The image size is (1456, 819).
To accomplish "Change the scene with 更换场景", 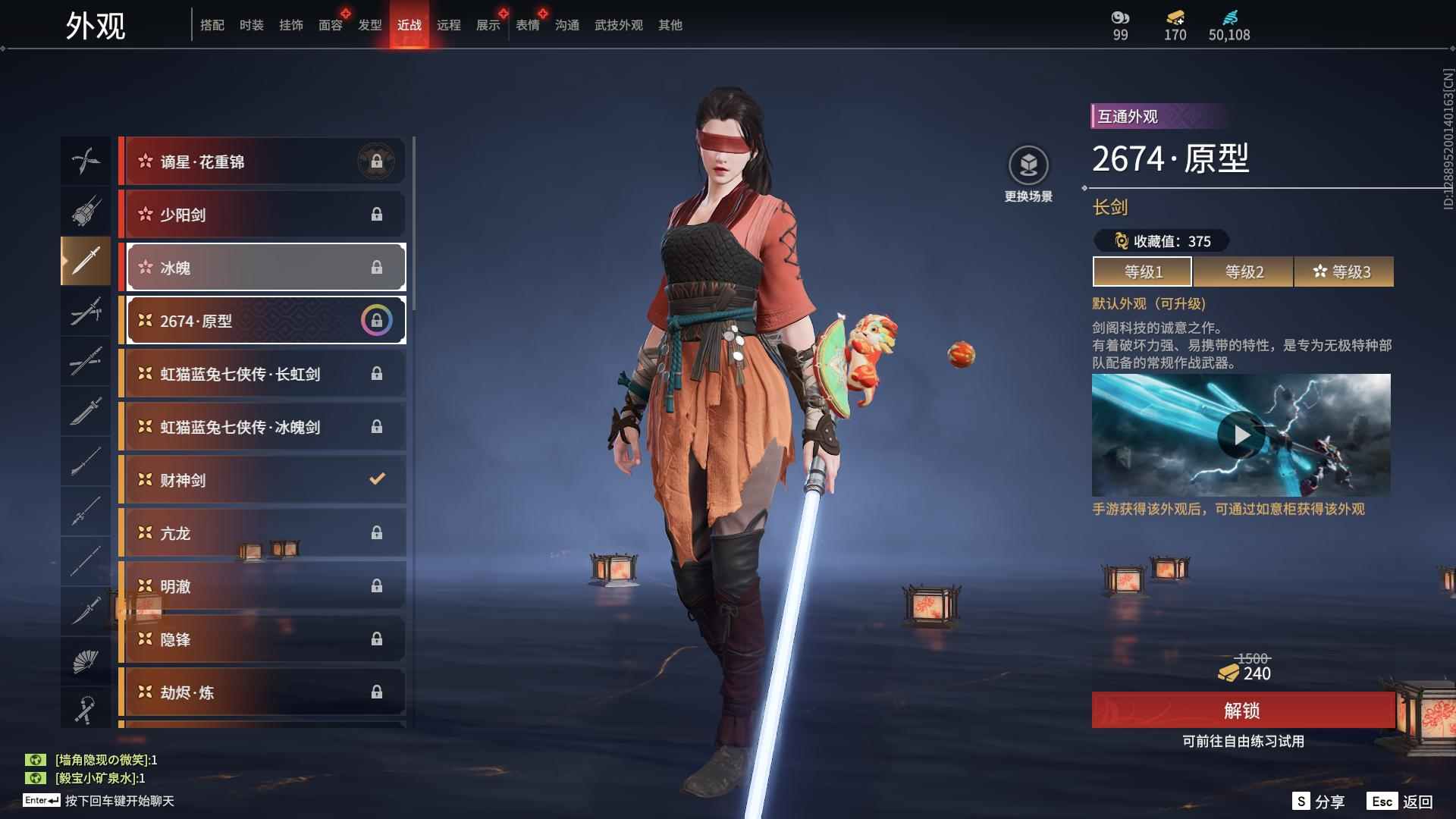I will [x=1028, y=174].
